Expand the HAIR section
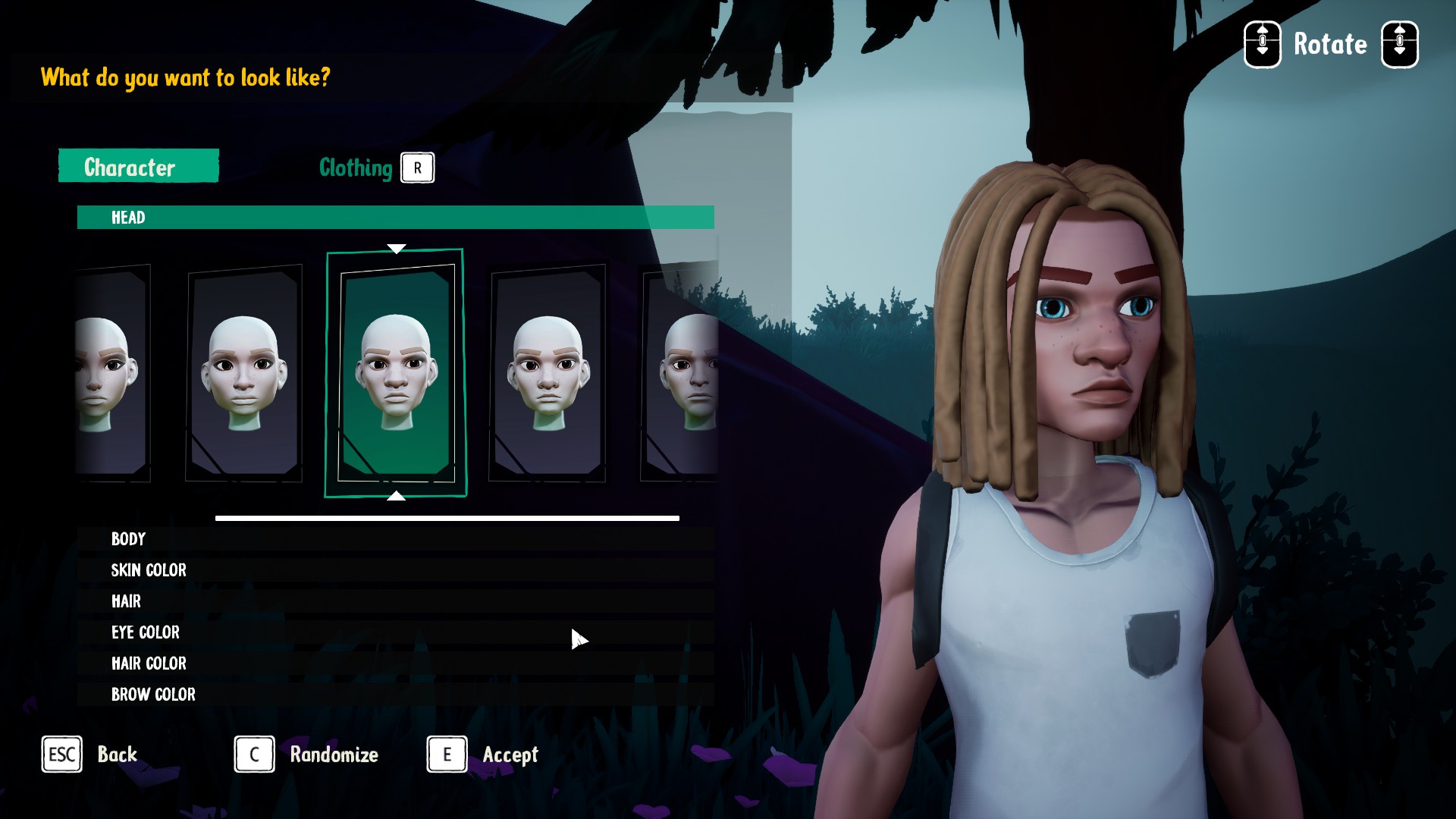This screenshot has height=819, width=1456. tap(395, 601)
